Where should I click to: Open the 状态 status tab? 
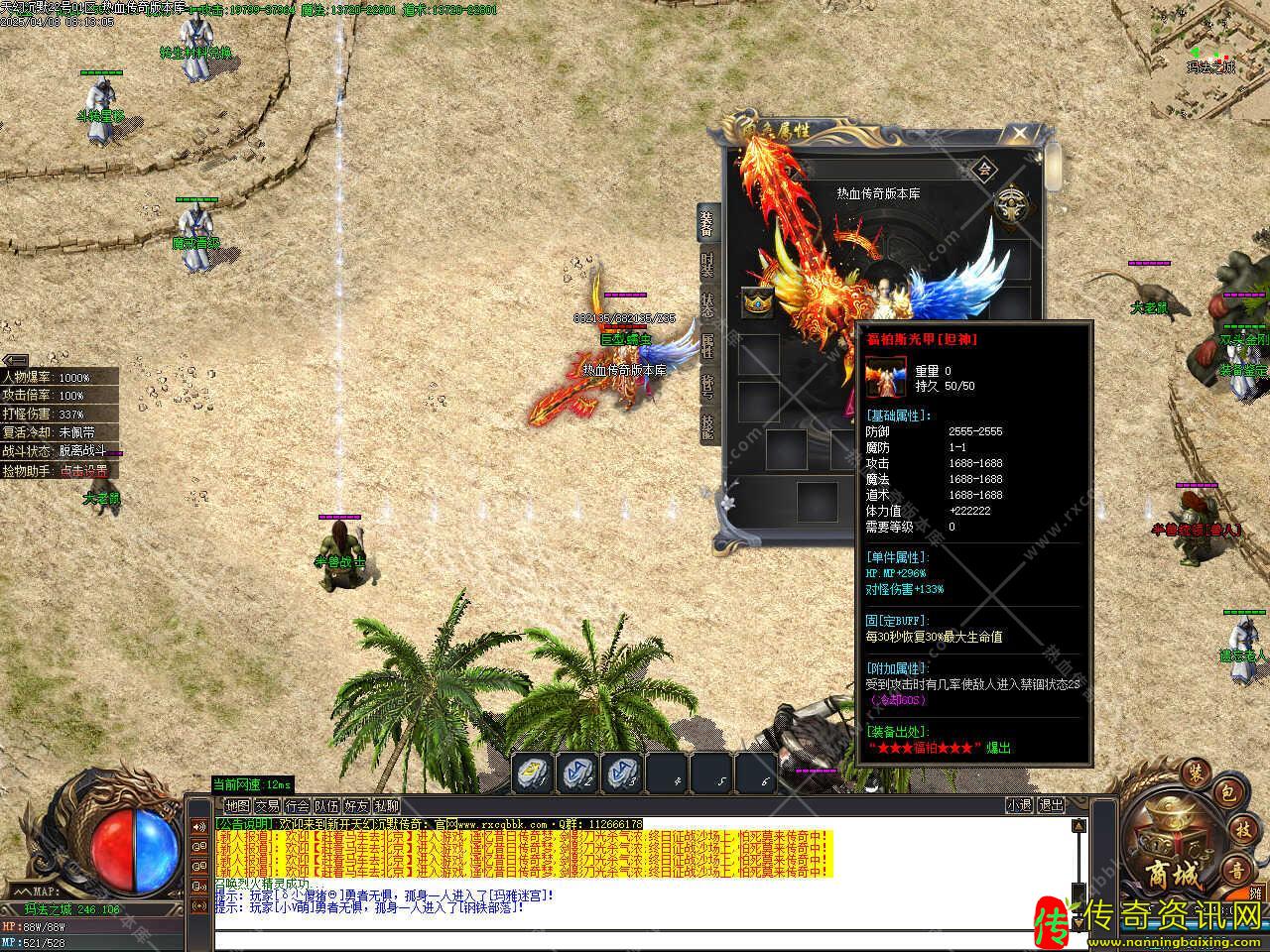(707, 305)
